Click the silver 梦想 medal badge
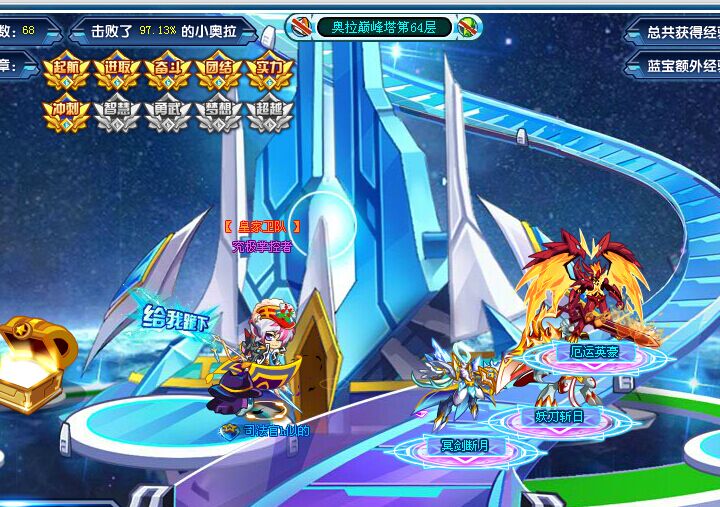This screenshot has width=720, height=507. coord(219,114)
